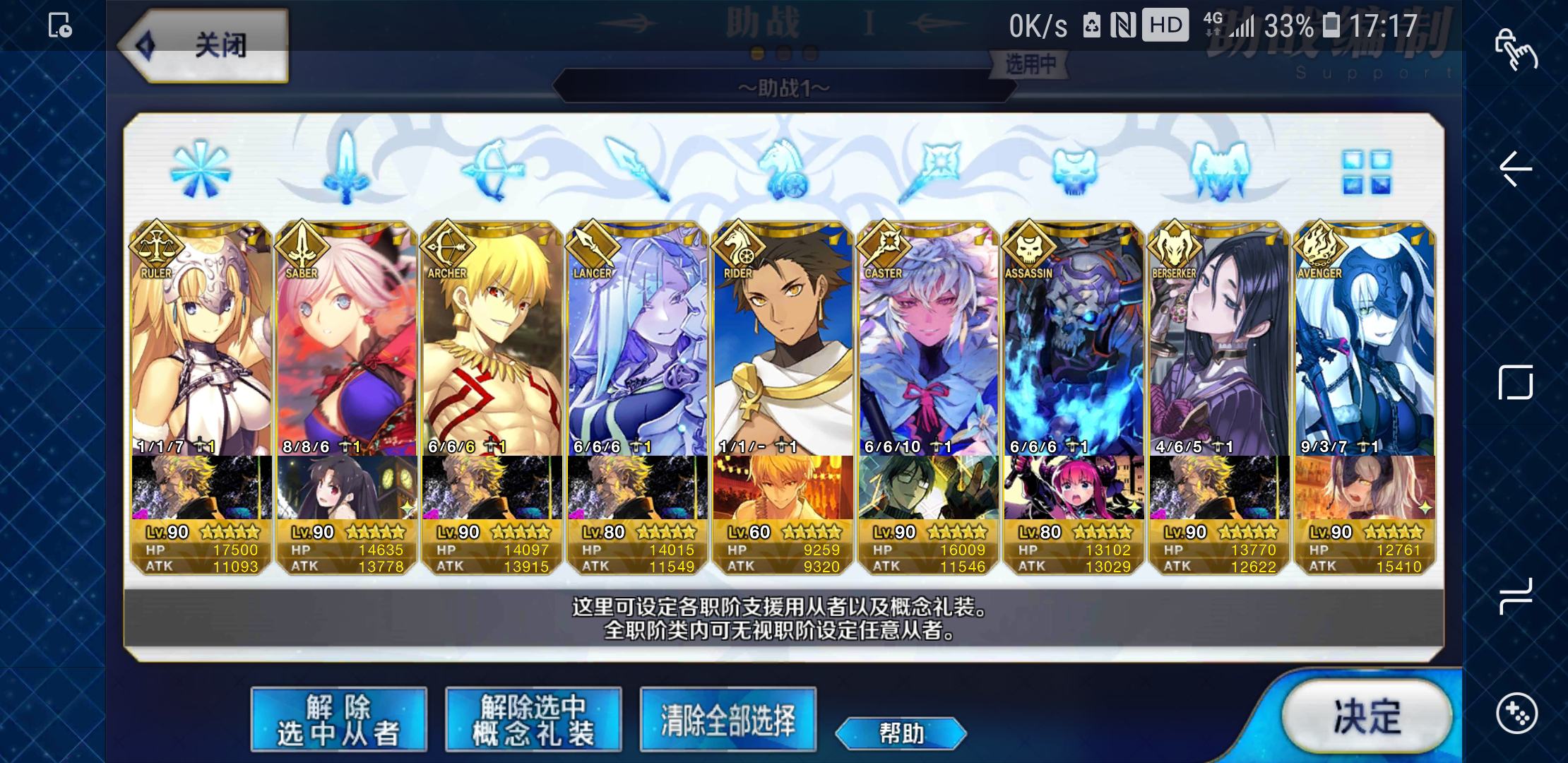Choose 清除全部选择 to clear all selections

coord(727,719)
